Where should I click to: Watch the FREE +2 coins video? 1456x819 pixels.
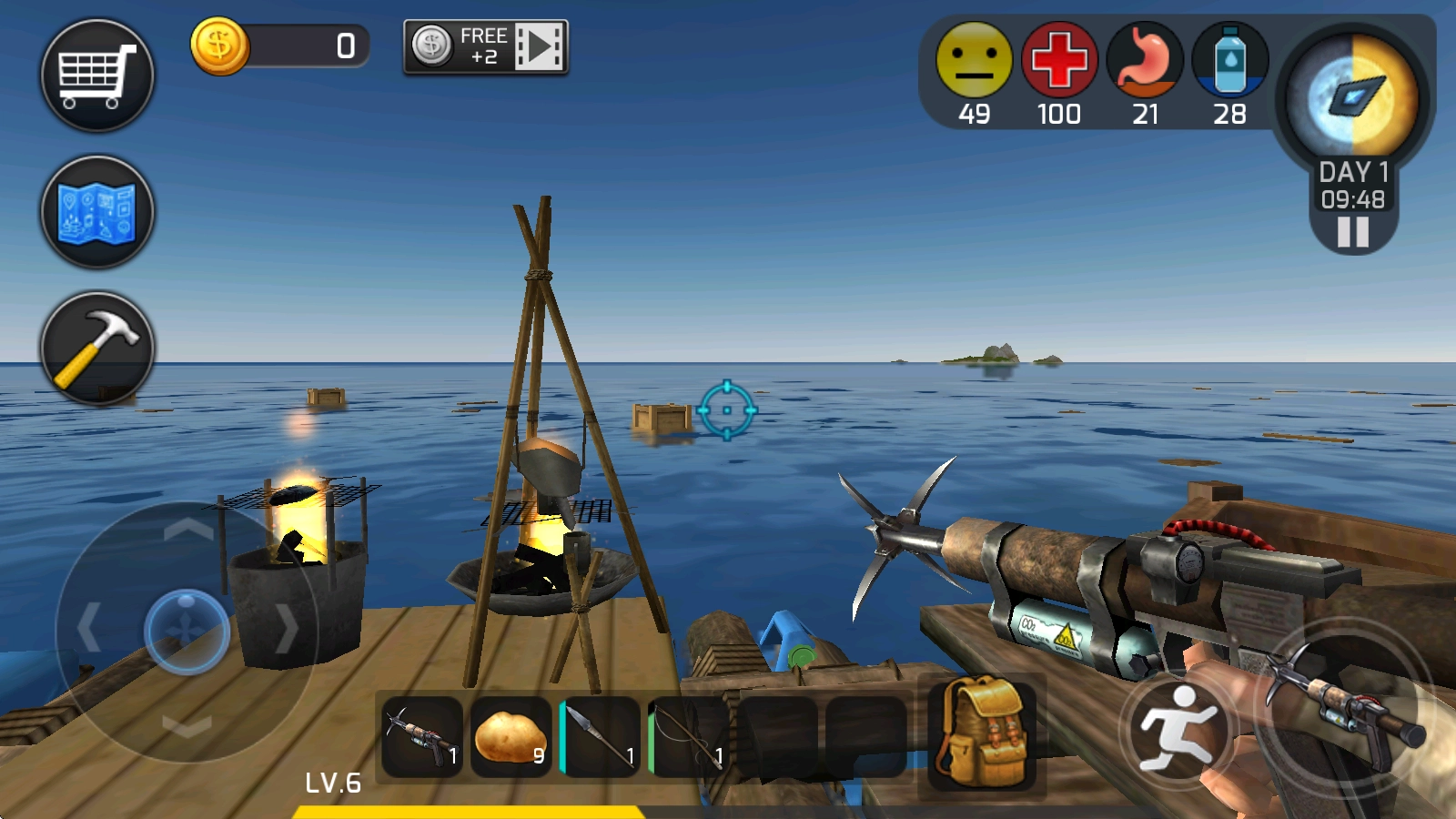click(x=486, y=46)
